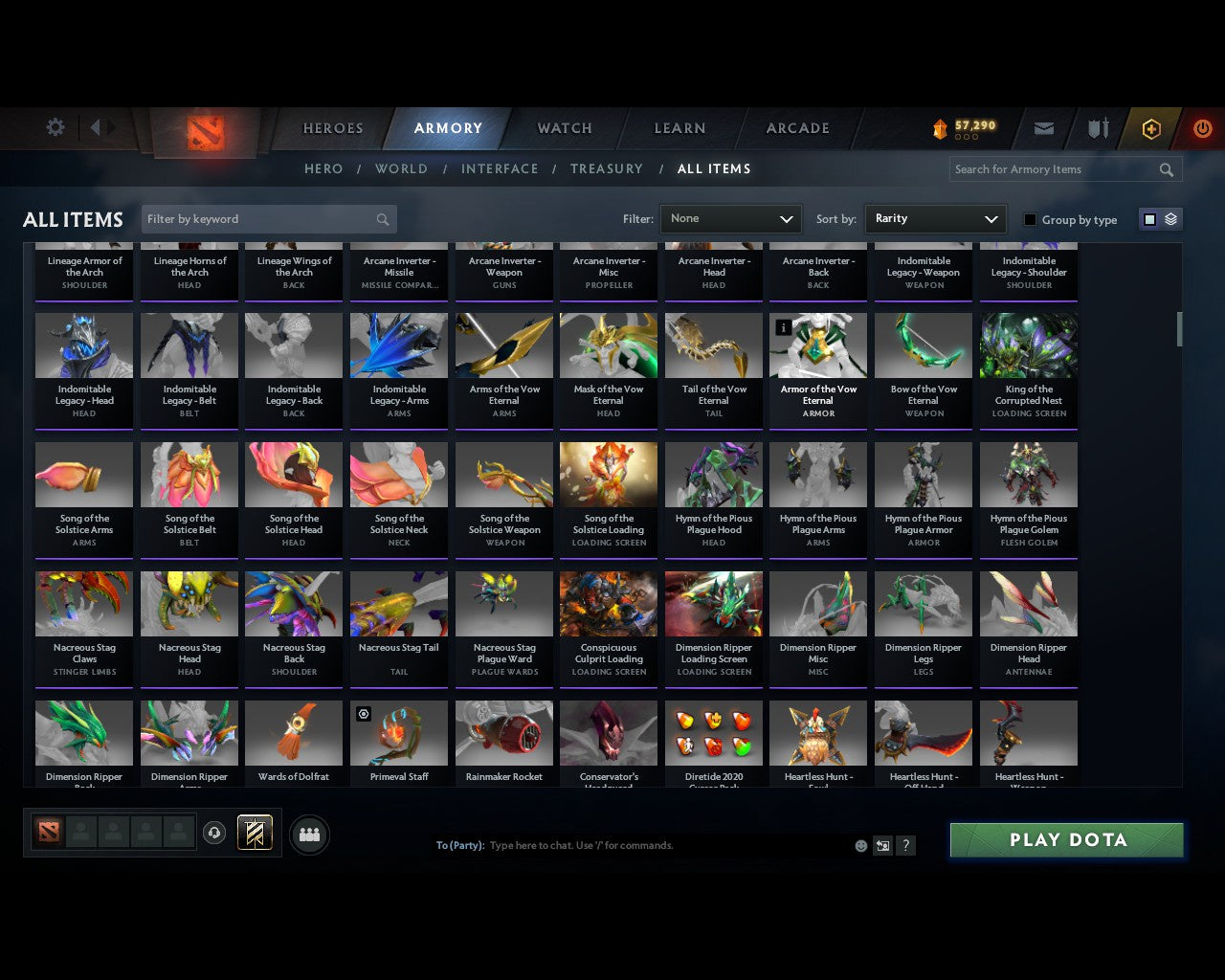Click the PLAY DOTA button

point(1065,839)
